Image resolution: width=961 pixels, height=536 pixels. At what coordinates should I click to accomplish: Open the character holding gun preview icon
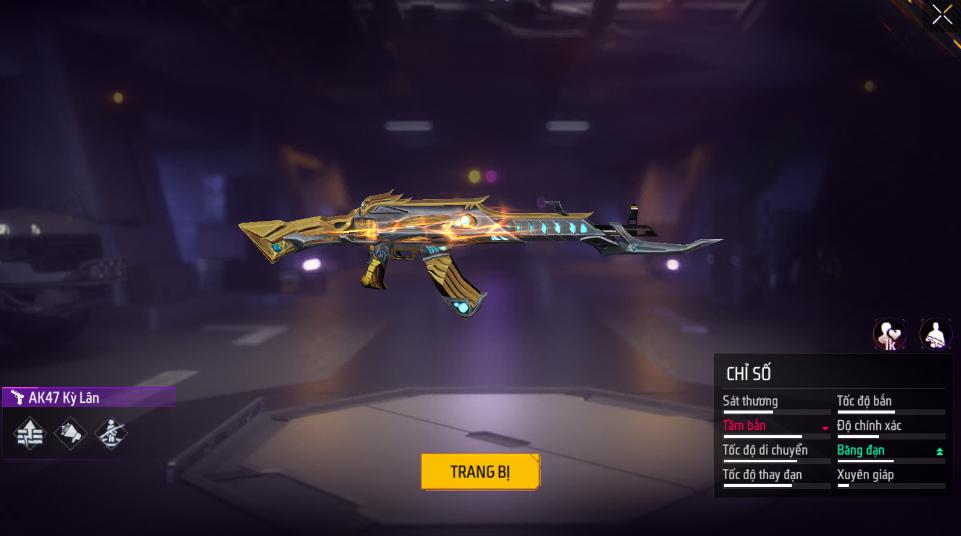[935, 335]
